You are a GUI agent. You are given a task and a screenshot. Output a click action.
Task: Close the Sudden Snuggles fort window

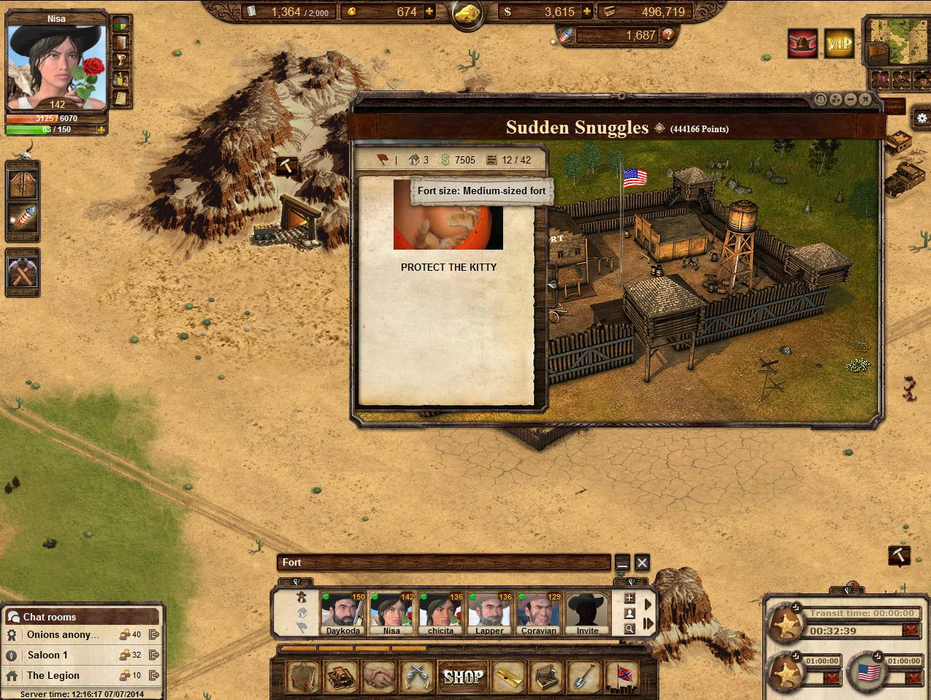[865, 99]
